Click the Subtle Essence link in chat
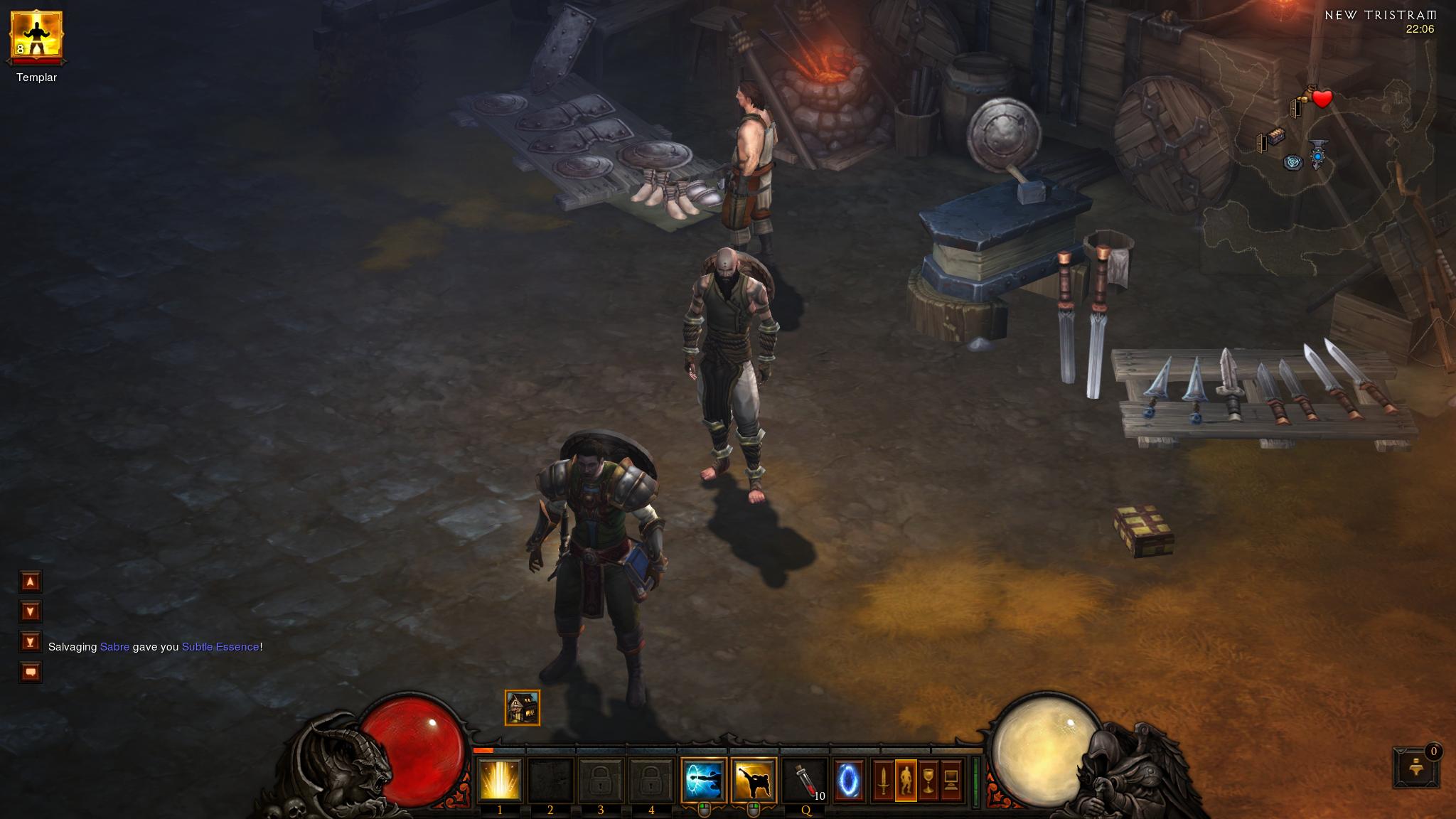Viewport: 1456px width, 819px height. click(220, 647)
